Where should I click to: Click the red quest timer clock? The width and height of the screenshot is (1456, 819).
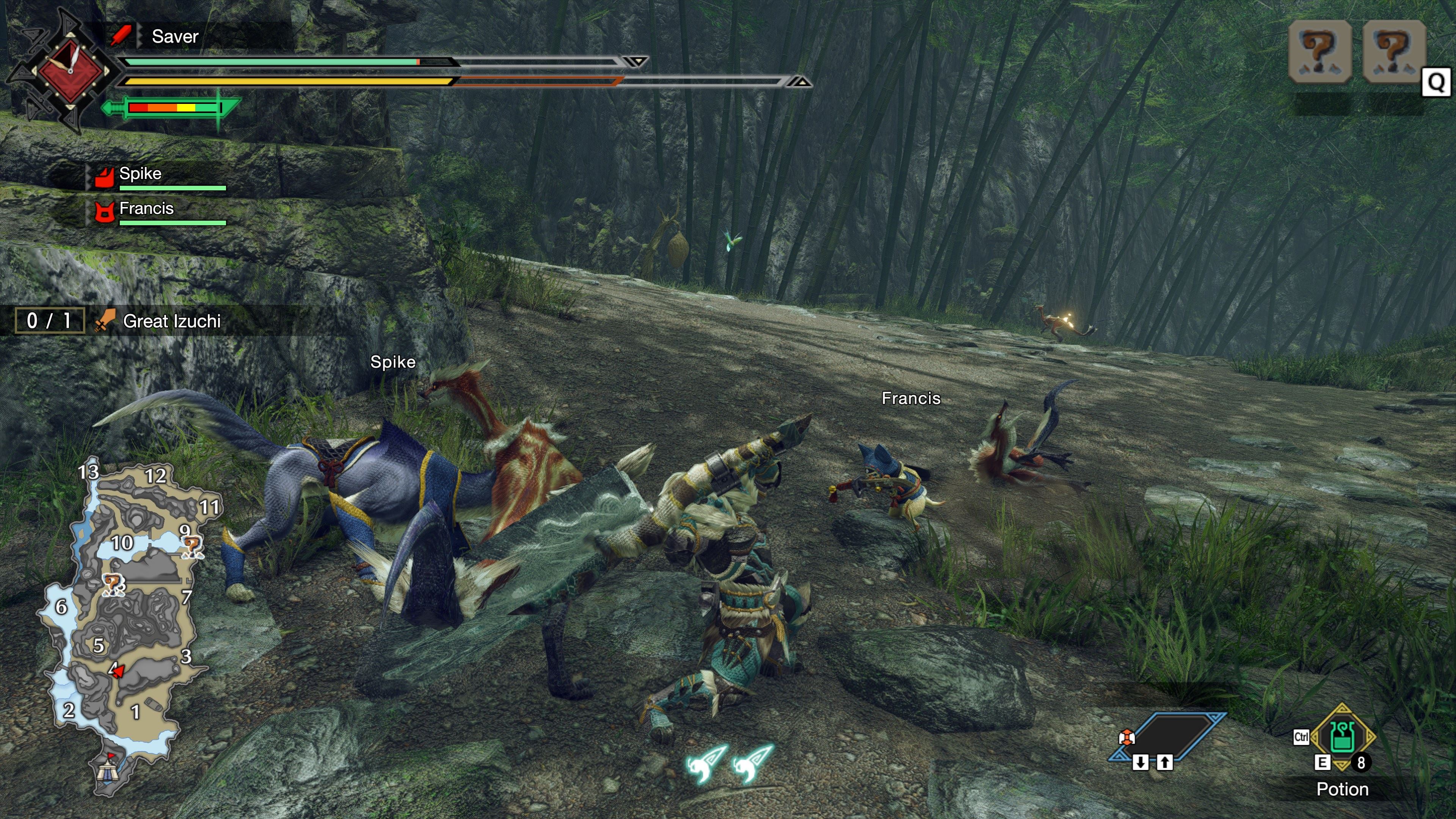[x=70, y=70]
